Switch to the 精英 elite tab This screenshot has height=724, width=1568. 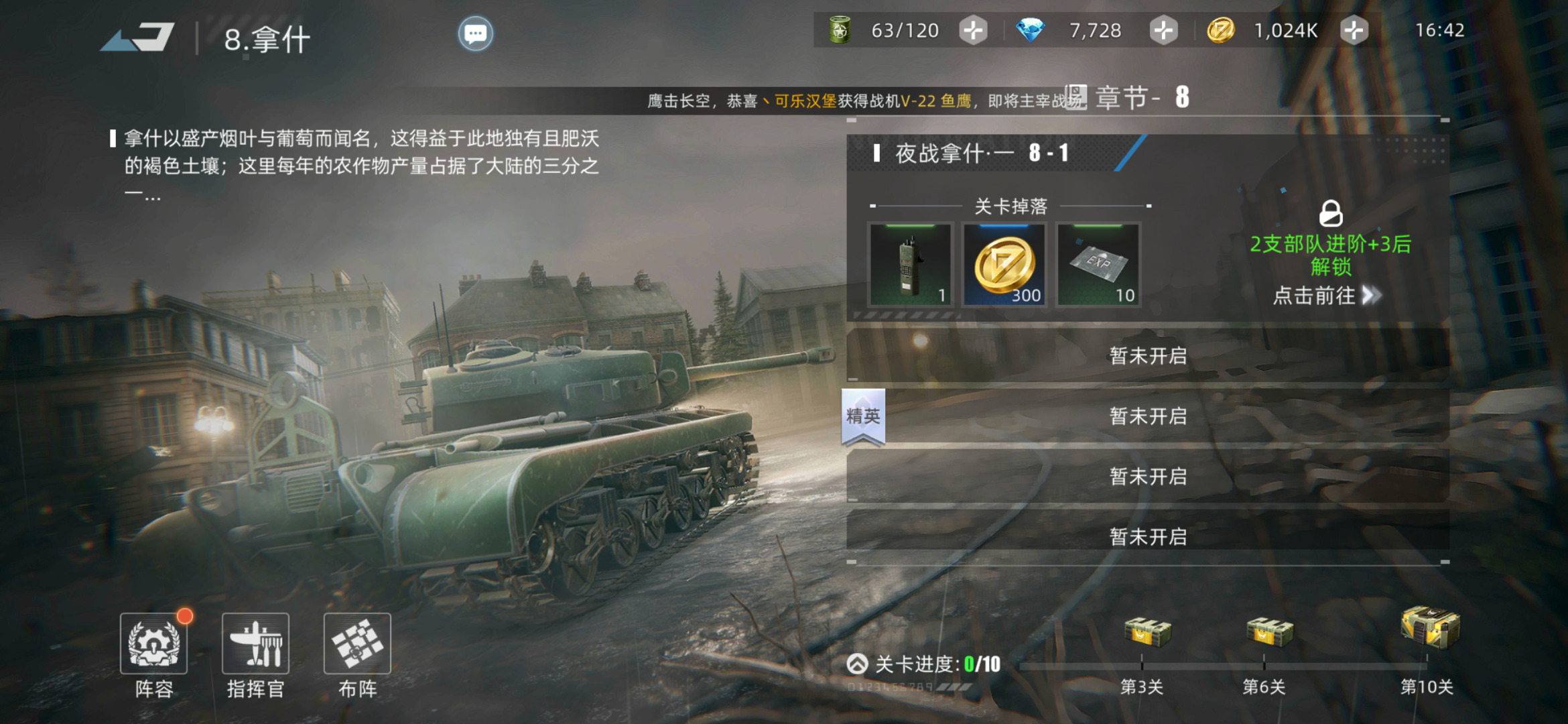coord(863,416)
